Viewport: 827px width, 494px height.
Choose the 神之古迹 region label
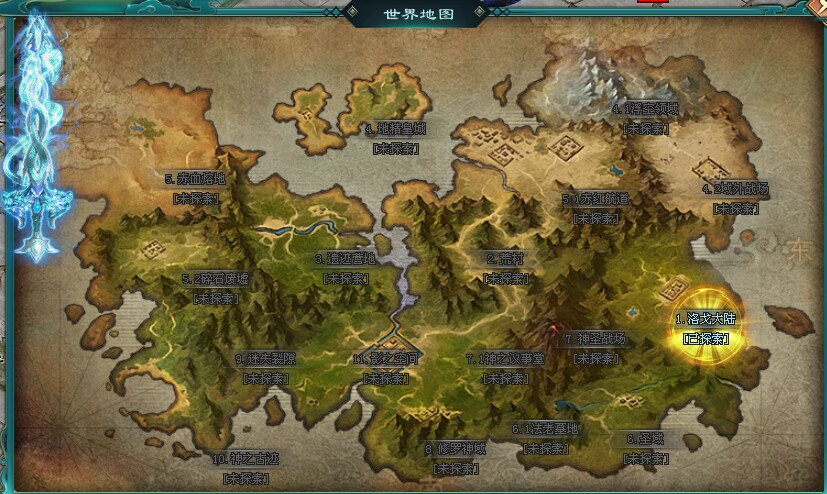[244, 459]
